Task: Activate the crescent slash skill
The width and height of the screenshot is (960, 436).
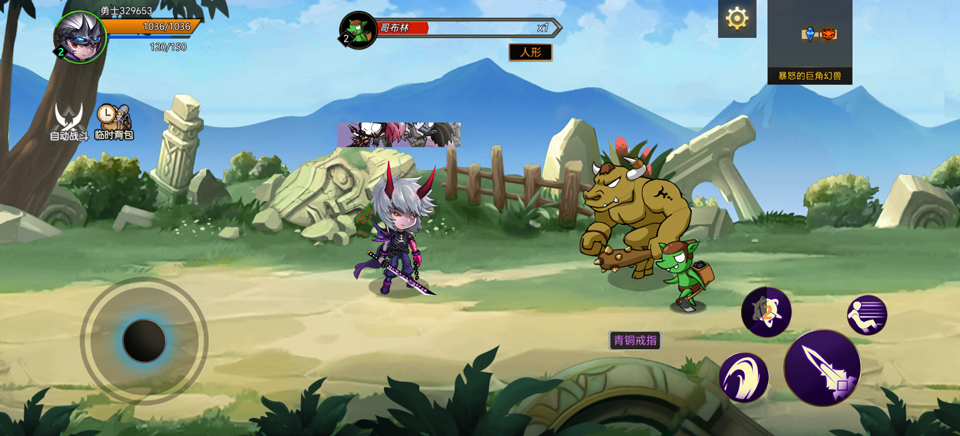Action: tap(743, 378)
